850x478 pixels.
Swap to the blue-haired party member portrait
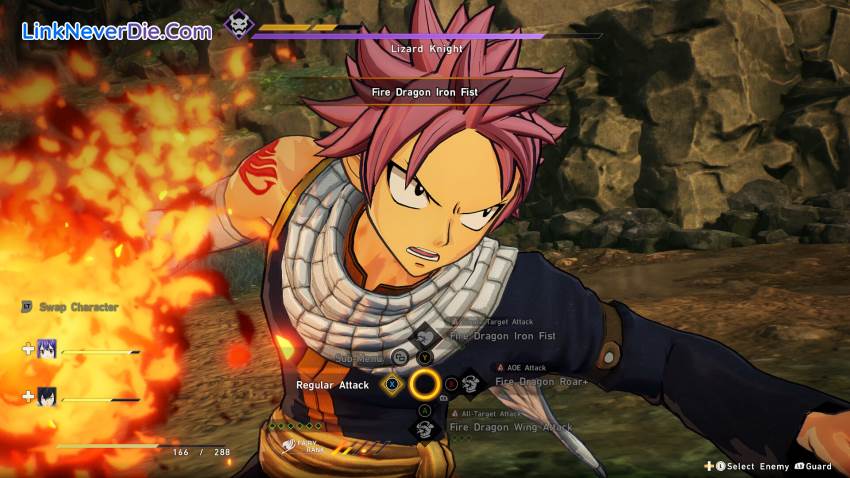click(48, 349)
